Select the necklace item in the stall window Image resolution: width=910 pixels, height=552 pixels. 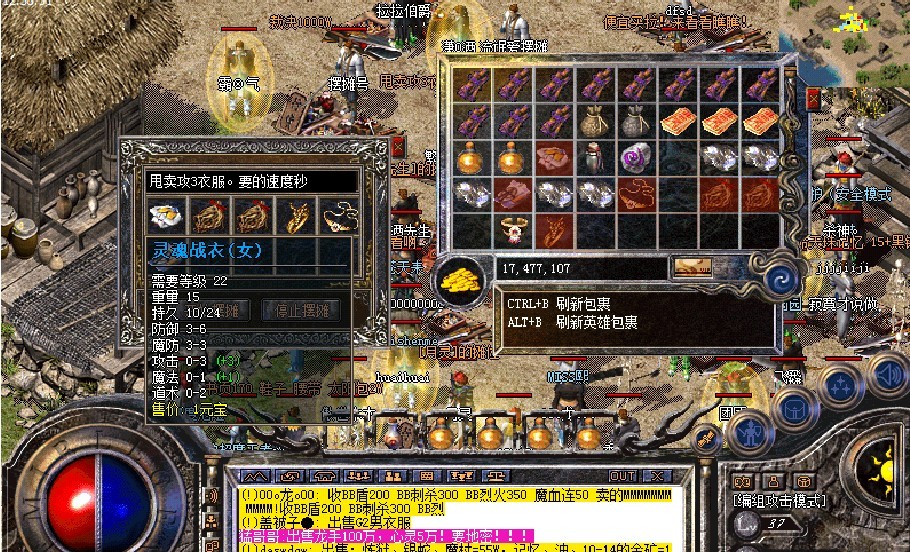[x=338, y=216]
